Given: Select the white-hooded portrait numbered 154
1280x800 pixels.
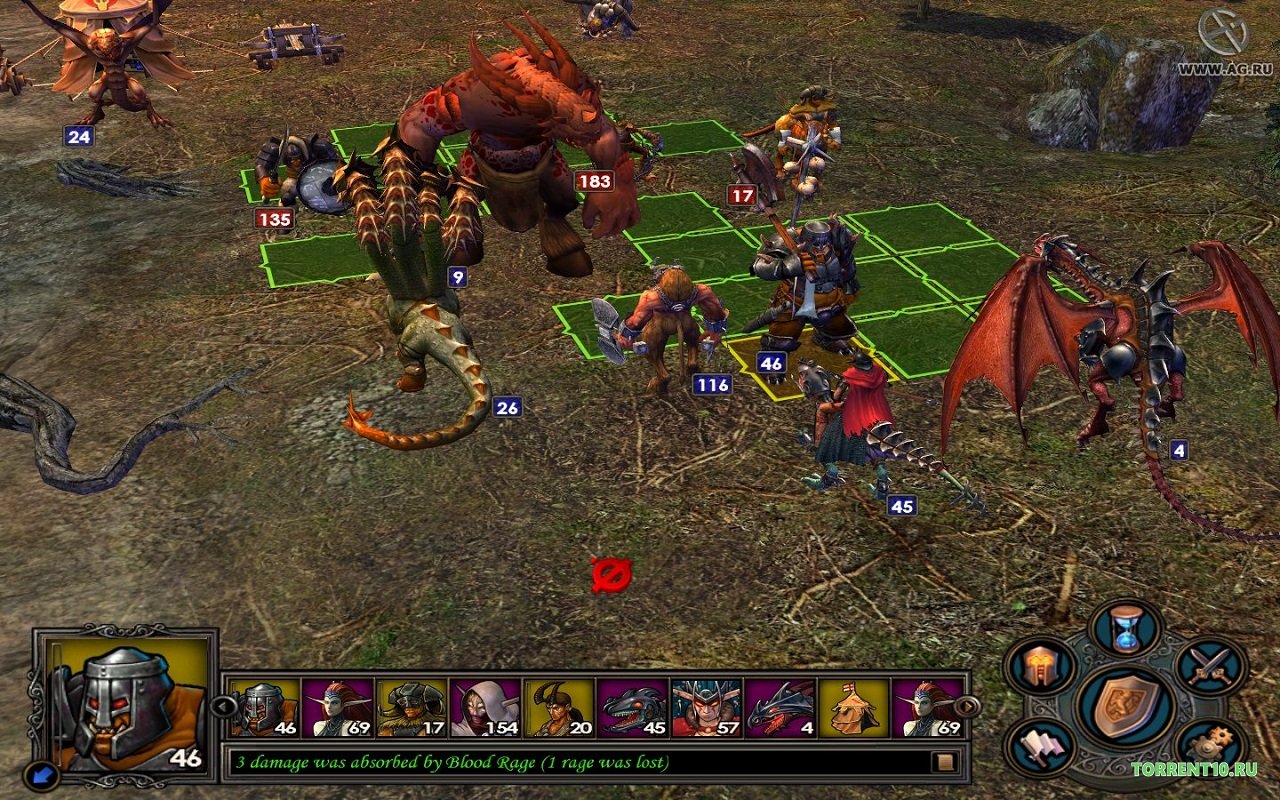Looking at the screenshot, I should pos(485,708).
